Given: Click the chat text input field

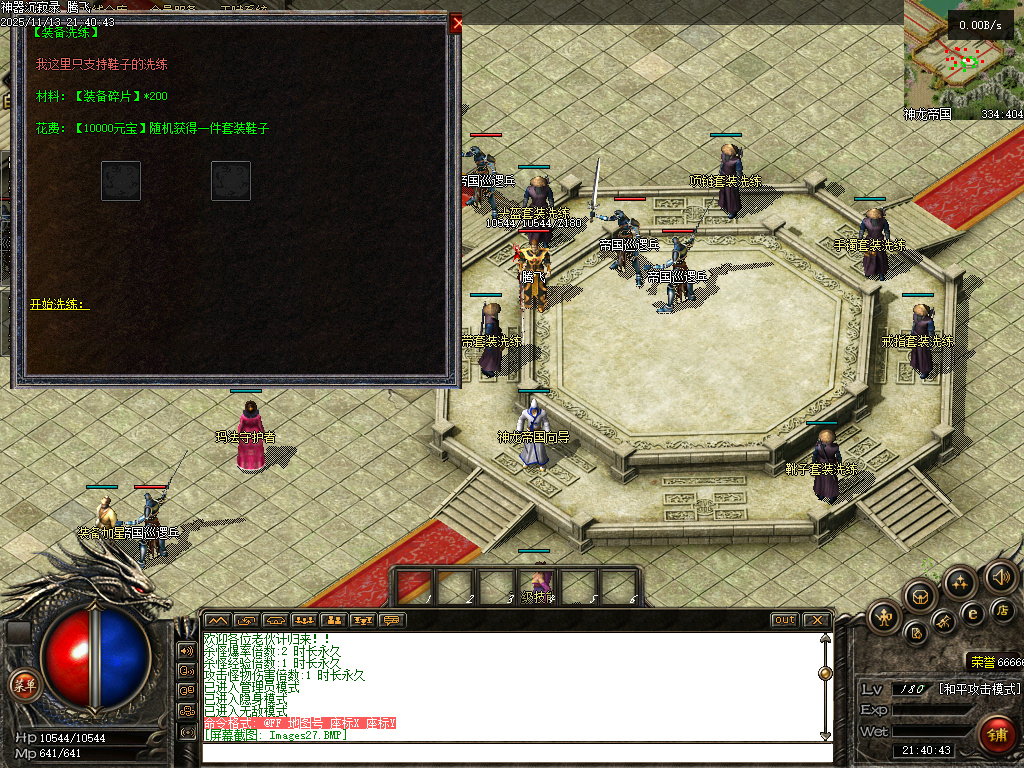Looking at the screenshot, I should 510,750.
